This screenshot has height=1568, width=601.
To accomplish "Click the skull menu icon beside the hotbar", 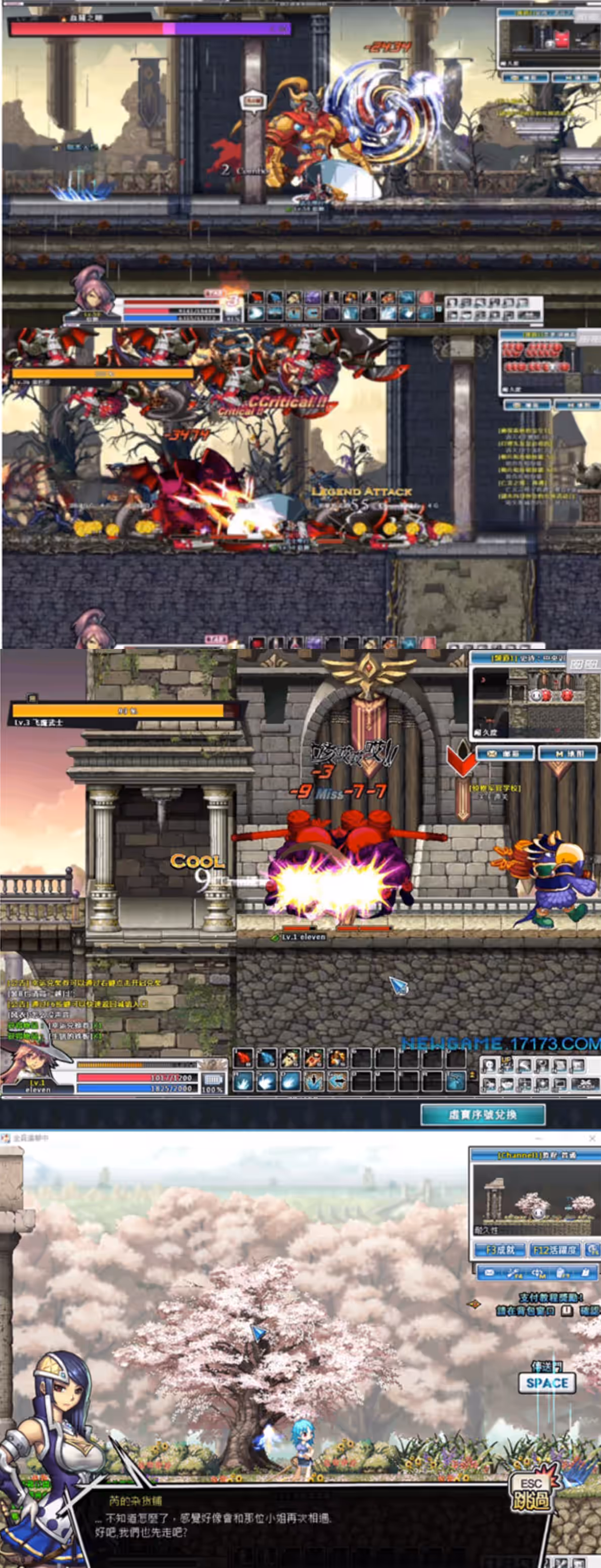I will coord(490,1066).
